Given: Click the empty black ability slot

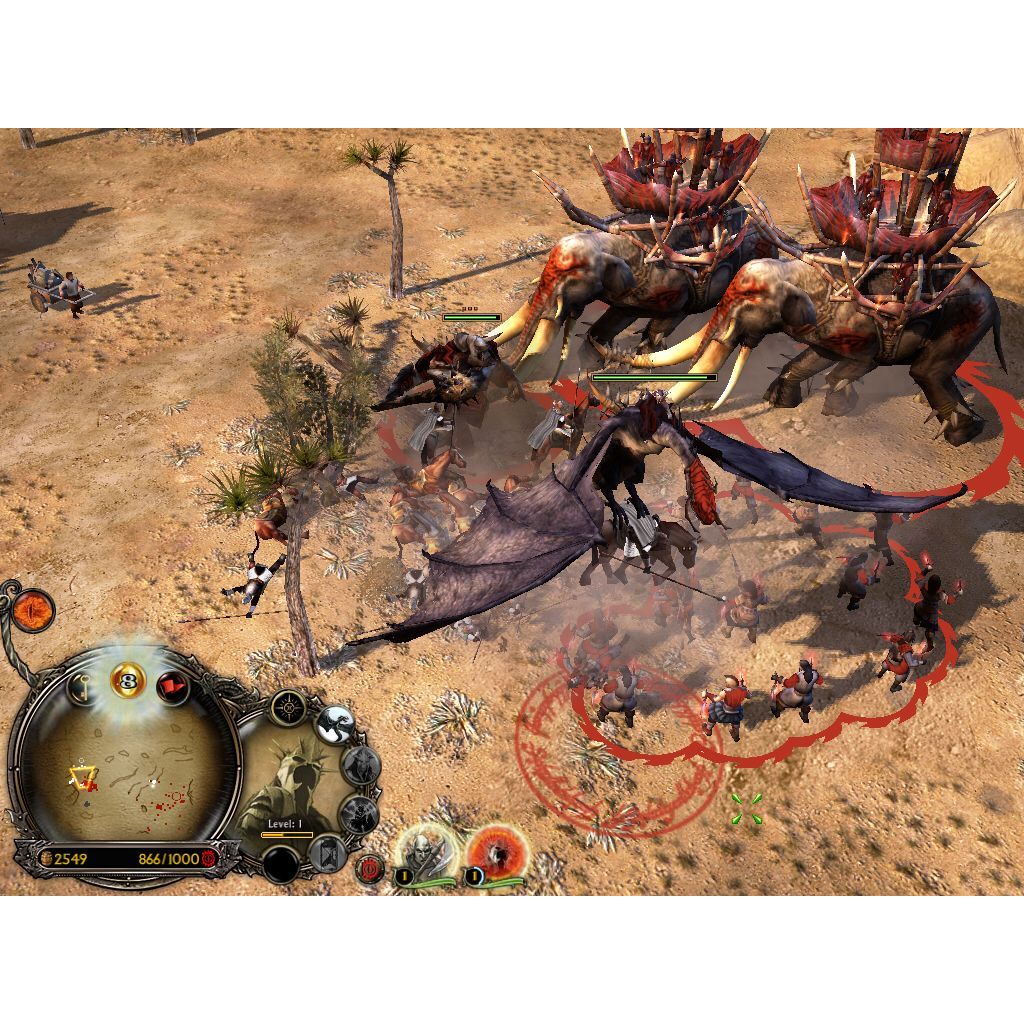Looking at the screenshot, I should coord(281,864).
